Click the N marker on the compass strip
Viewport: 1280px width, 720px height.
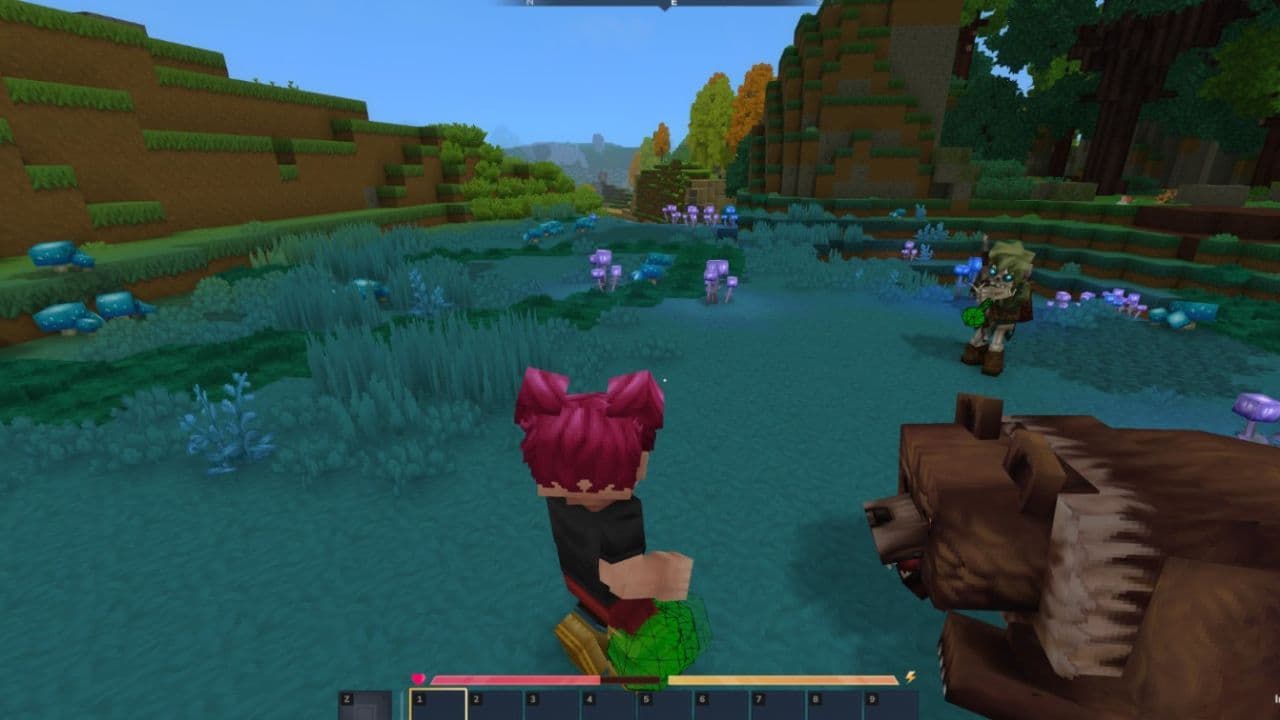click(528, 4)
